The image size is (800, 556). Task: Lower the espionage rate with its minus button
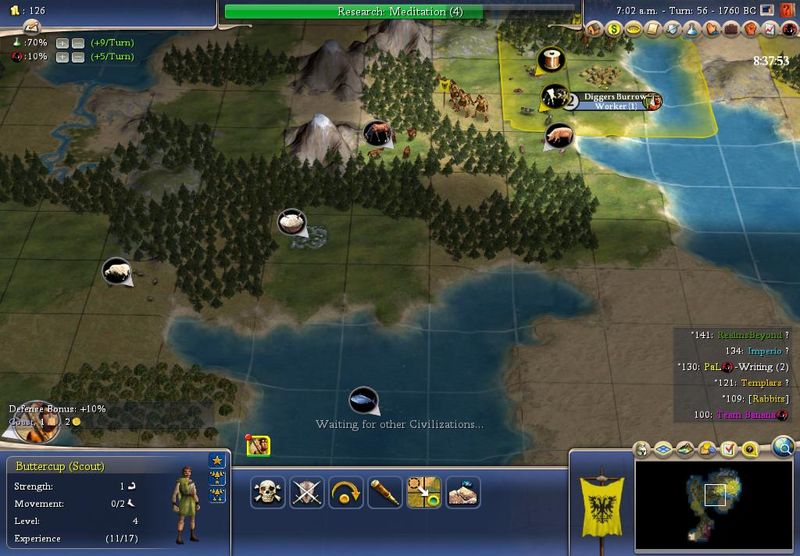click(x=77, y=57)
